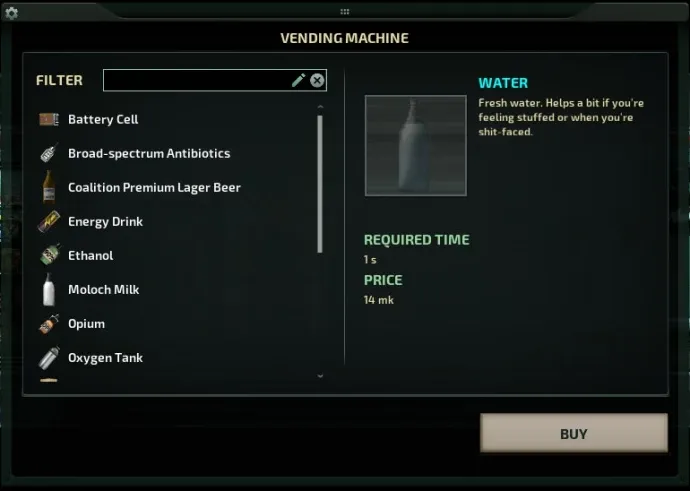The width and height of the screenshot is (690, 491).
Task: Buy the selected Water item
Action: (x=573, y=434)
